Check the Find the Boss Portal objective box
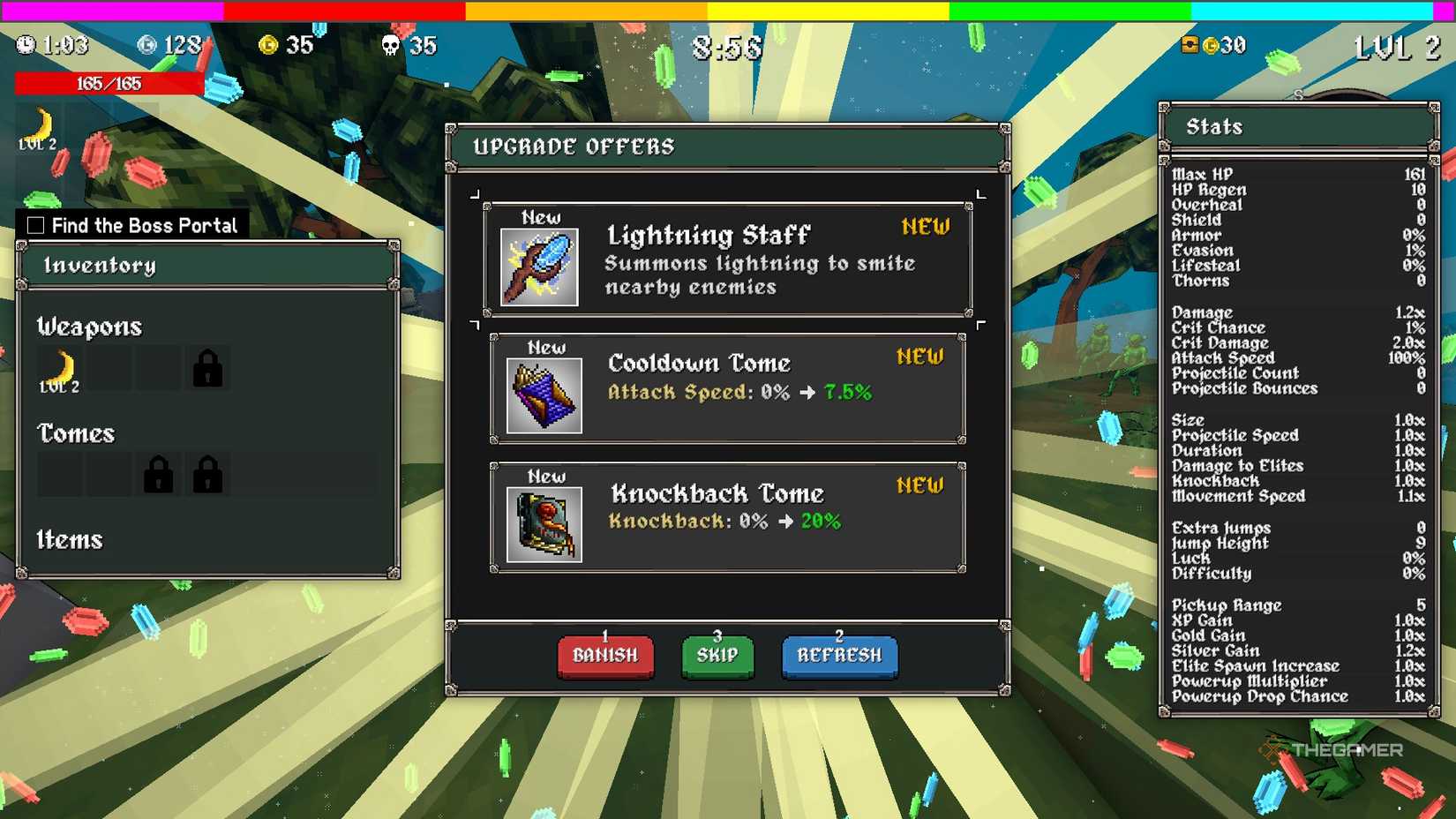 click(34, 225)
